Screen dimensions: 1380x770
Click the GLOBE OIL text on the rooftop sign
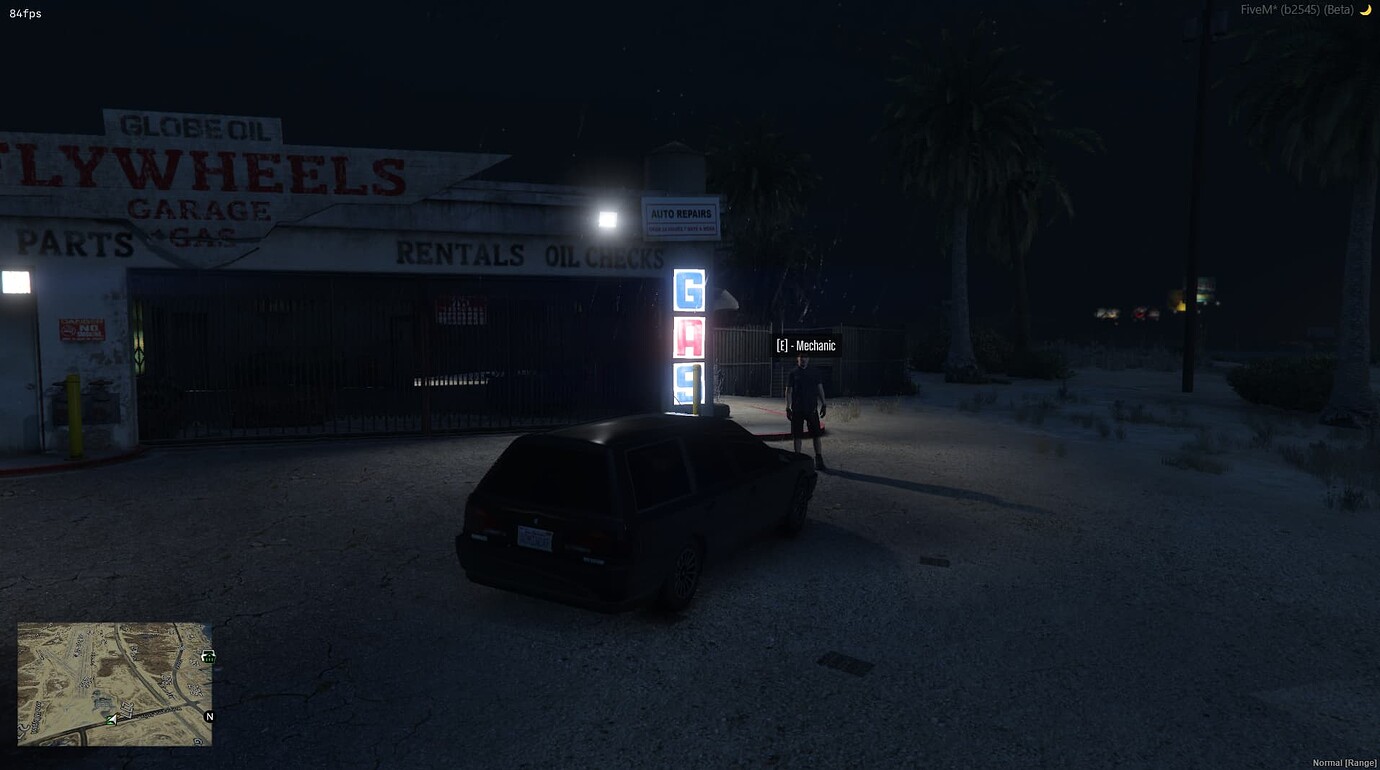click(194, 127)
